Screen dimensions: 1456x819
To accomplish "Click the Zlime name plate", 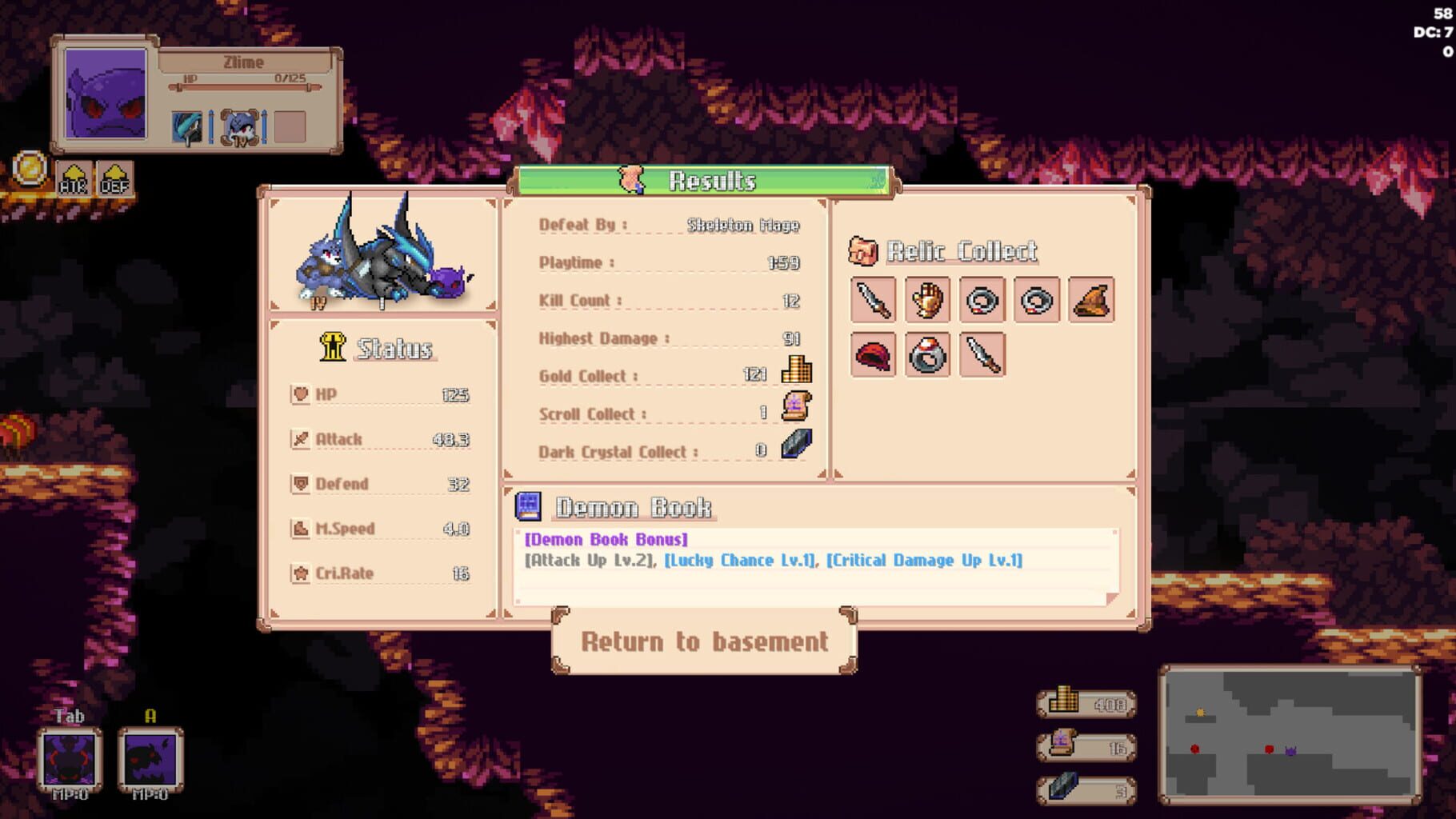I will [x=242, y=62].
